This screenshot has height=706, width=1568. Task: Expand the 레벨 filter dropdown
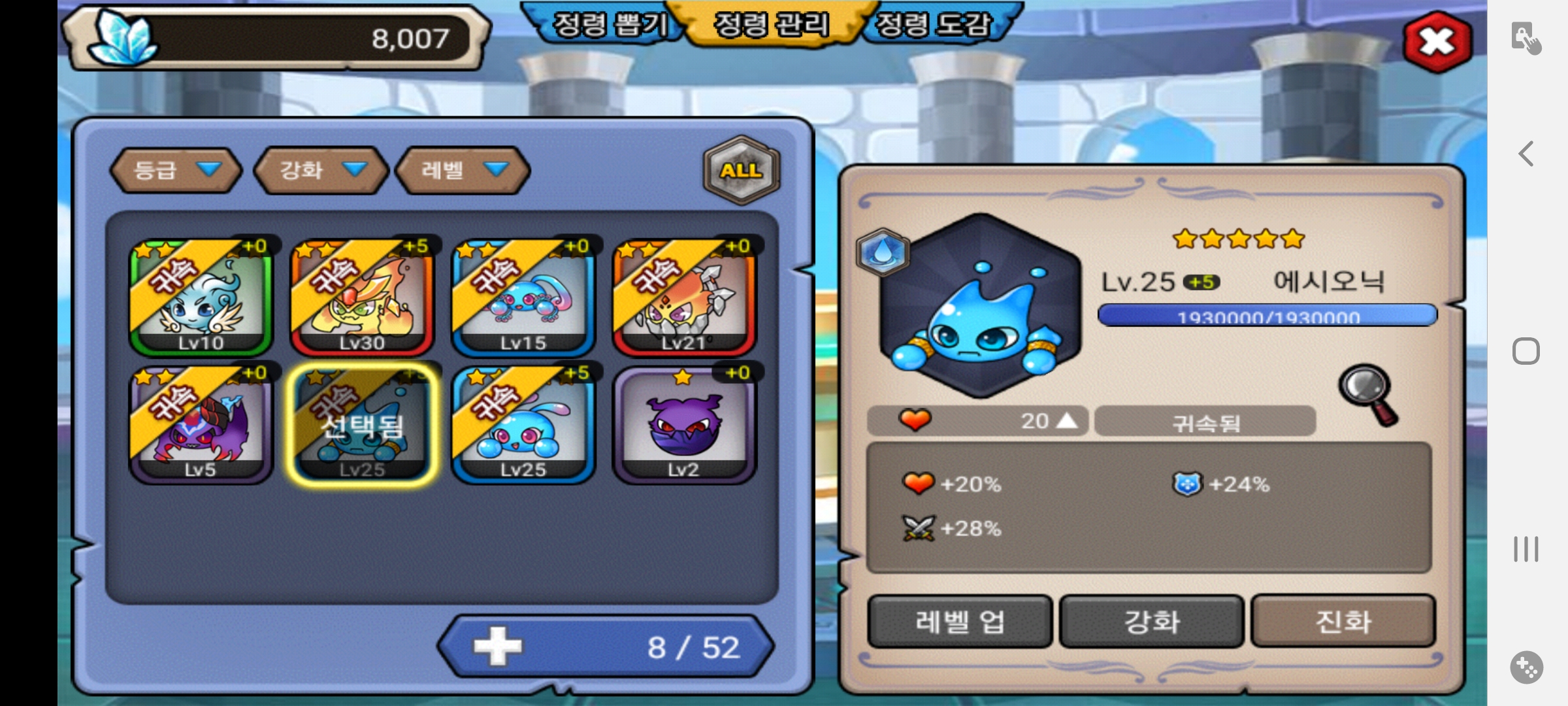click(x=463, y=170)
